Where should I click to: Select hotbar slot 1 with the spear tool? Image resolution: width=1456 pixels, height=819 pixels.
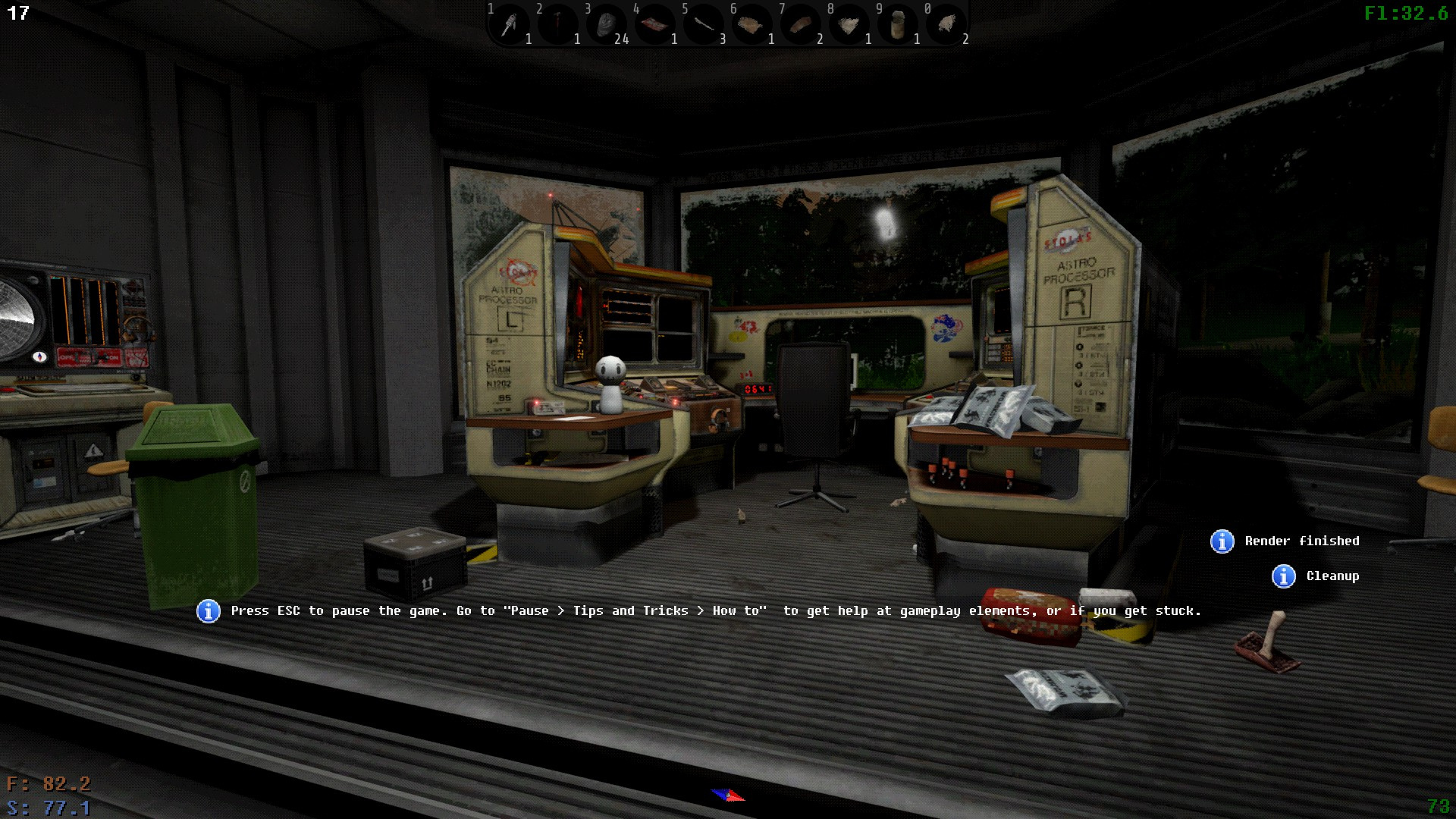click(x=510, y=25)
